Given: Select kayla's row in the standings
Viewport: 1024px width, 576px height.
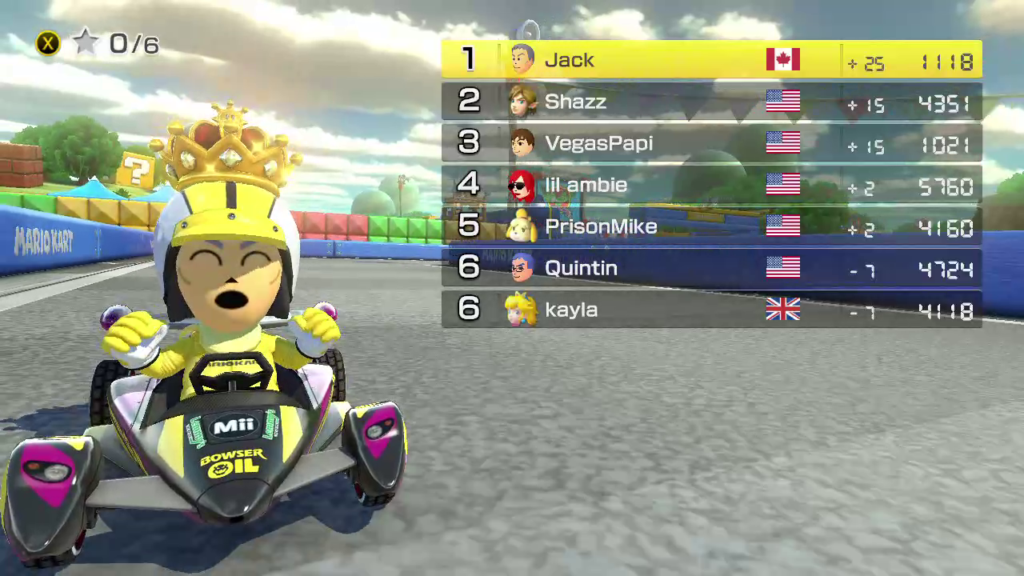Looking at the screenshot, I should coord(711,310).
